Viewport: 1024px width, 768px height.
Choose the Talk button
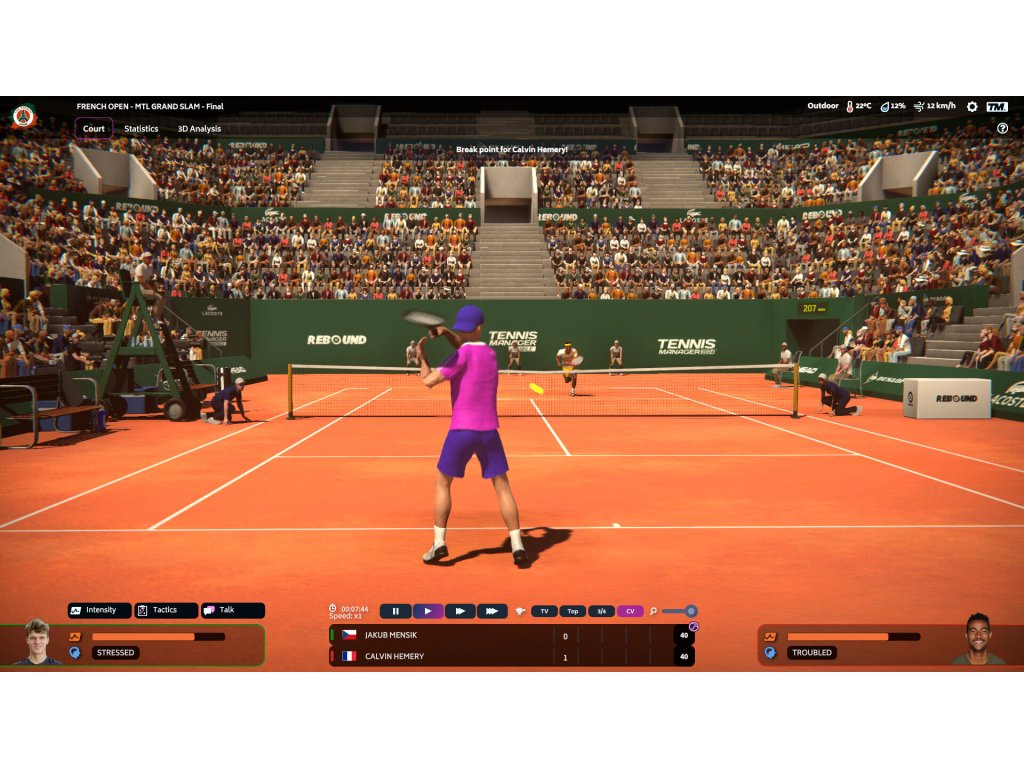232,610
